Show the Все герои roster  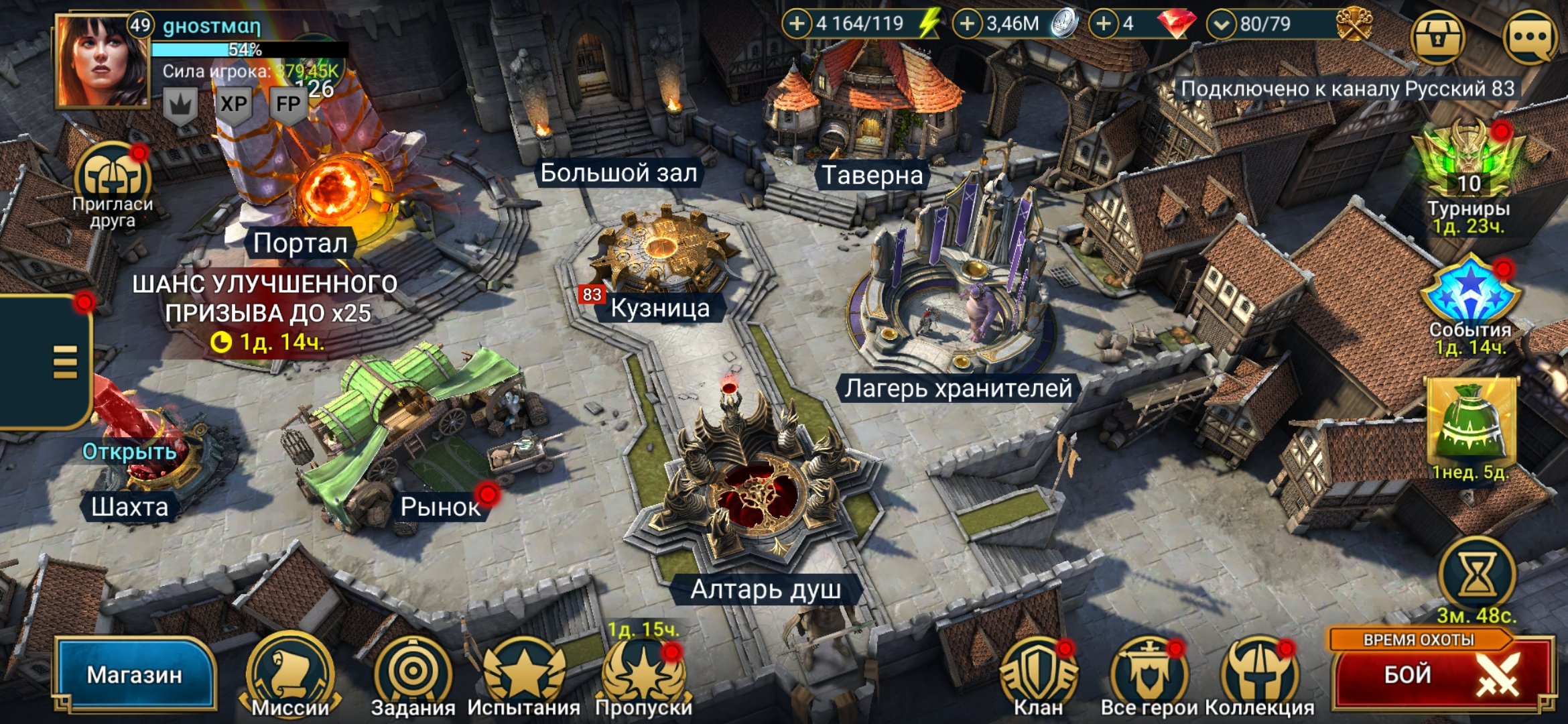pyautogui.click(x=1149, y=675)
